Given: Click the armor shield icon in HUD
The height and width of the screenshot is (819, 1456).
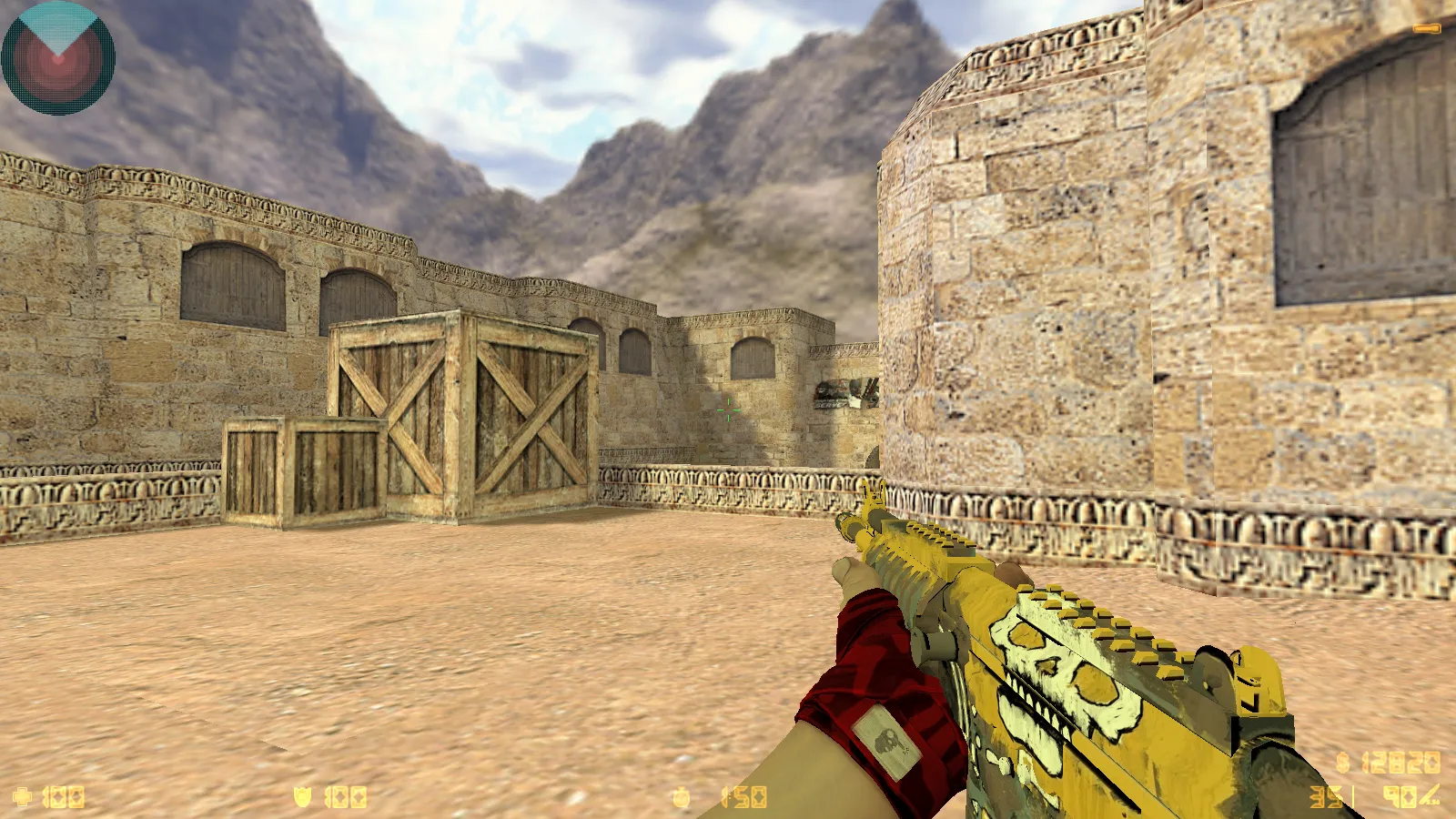Looking at the screenshot, I should pos(303,794).
